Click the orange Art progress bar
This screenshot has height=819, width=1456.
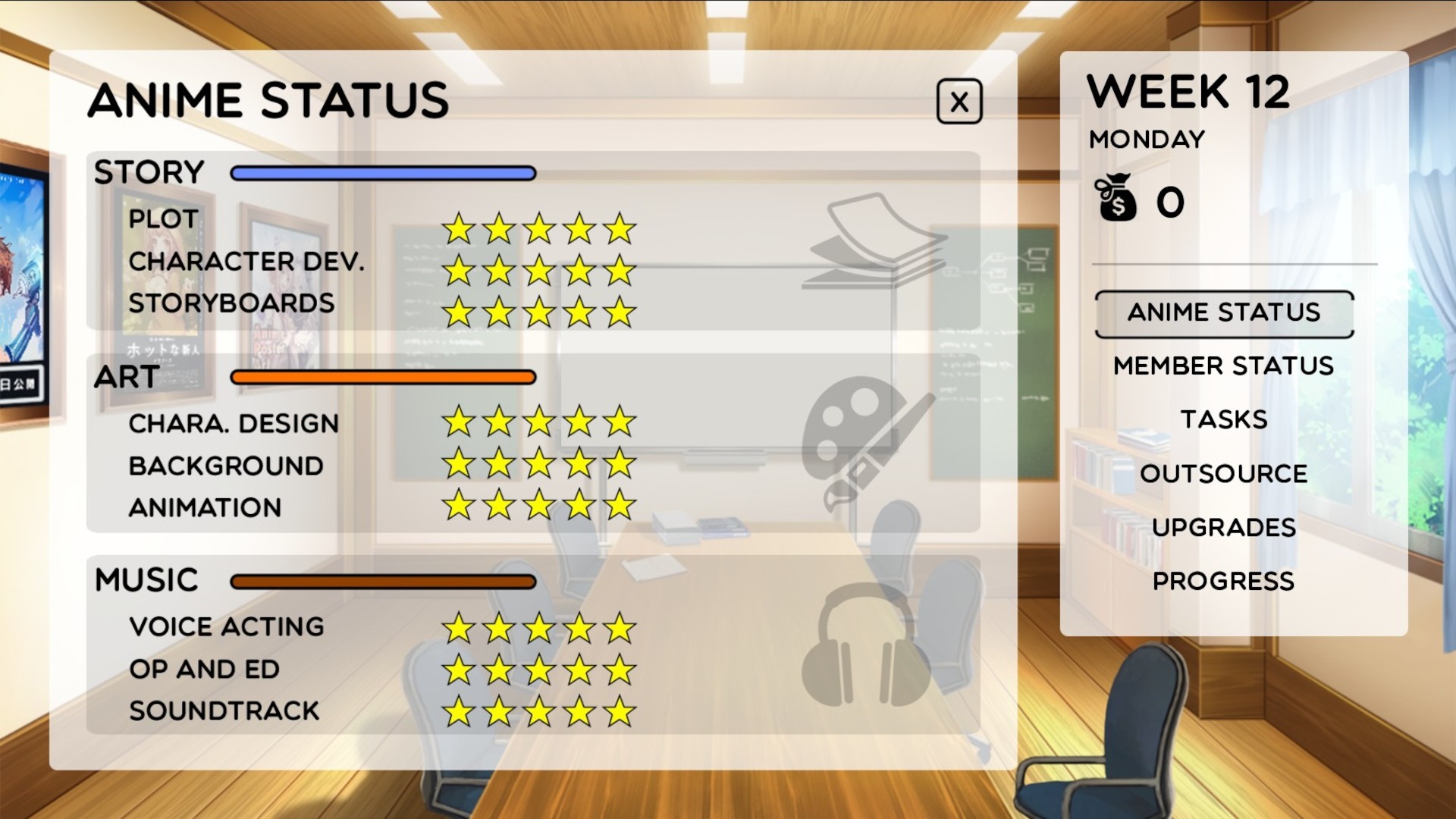click(x=381, y=375)
